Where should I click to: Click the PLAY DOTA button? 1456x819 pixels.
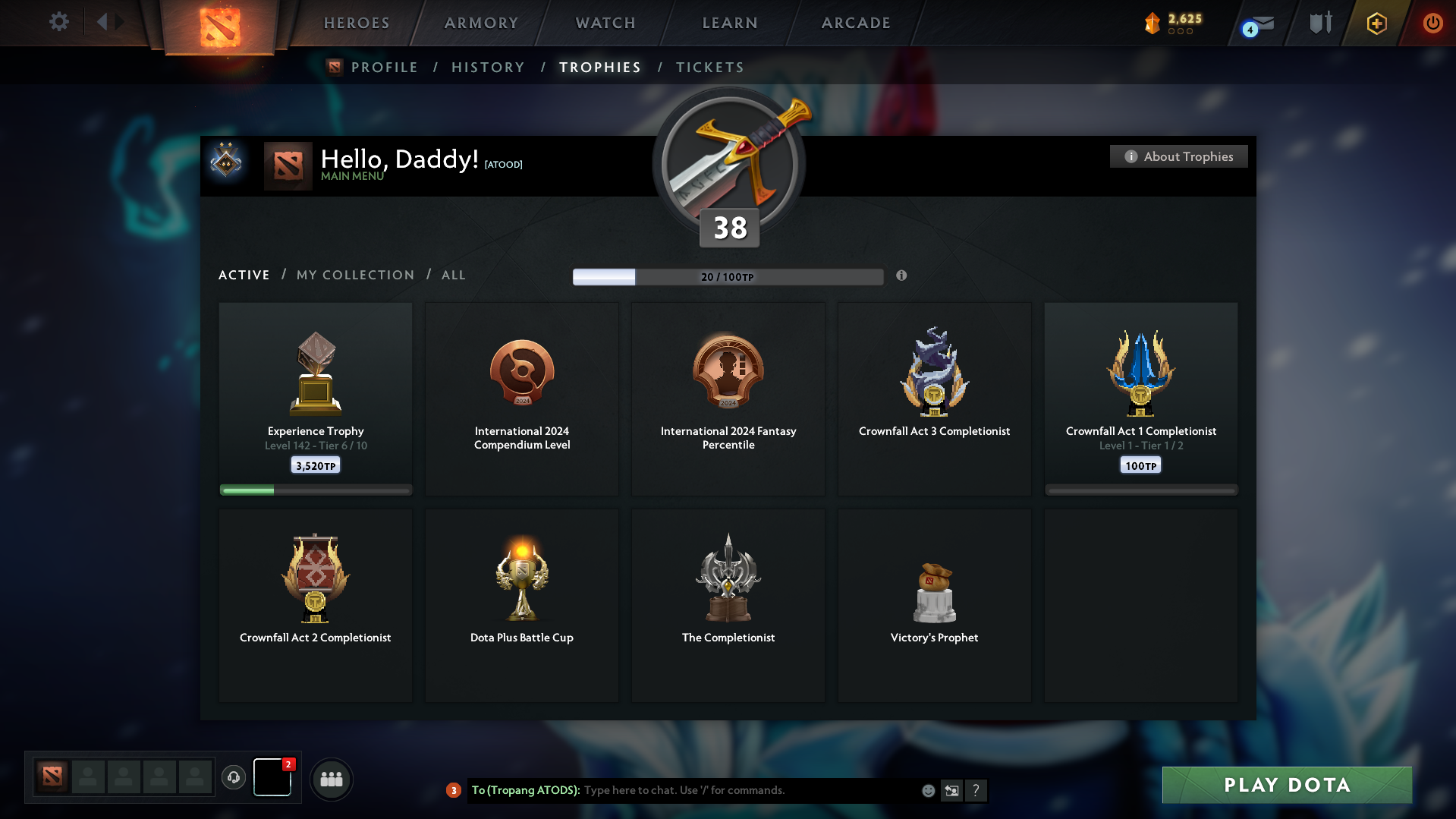tap(1286, 785)
